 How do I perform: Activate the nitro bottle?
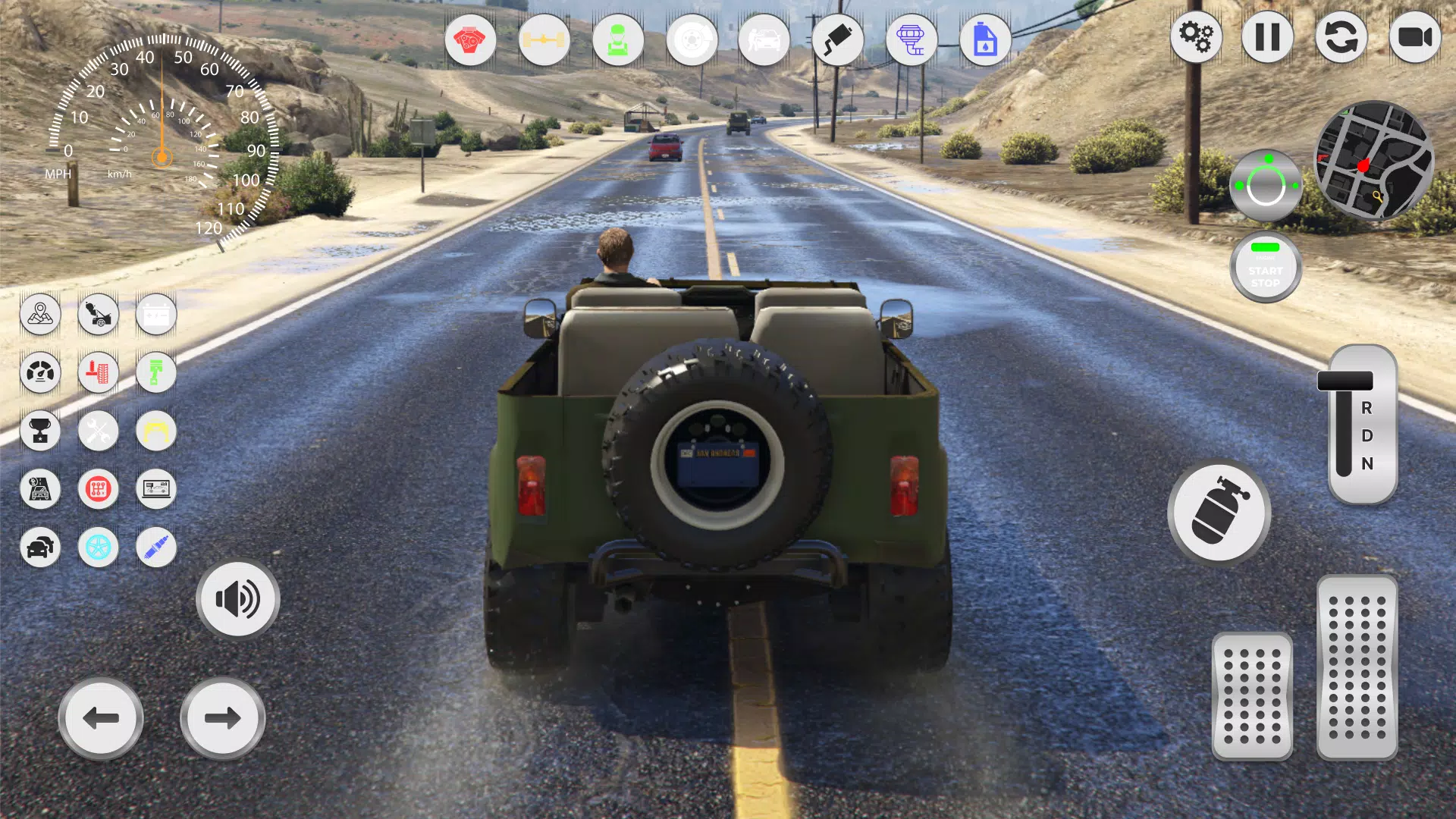(1219, 513)
